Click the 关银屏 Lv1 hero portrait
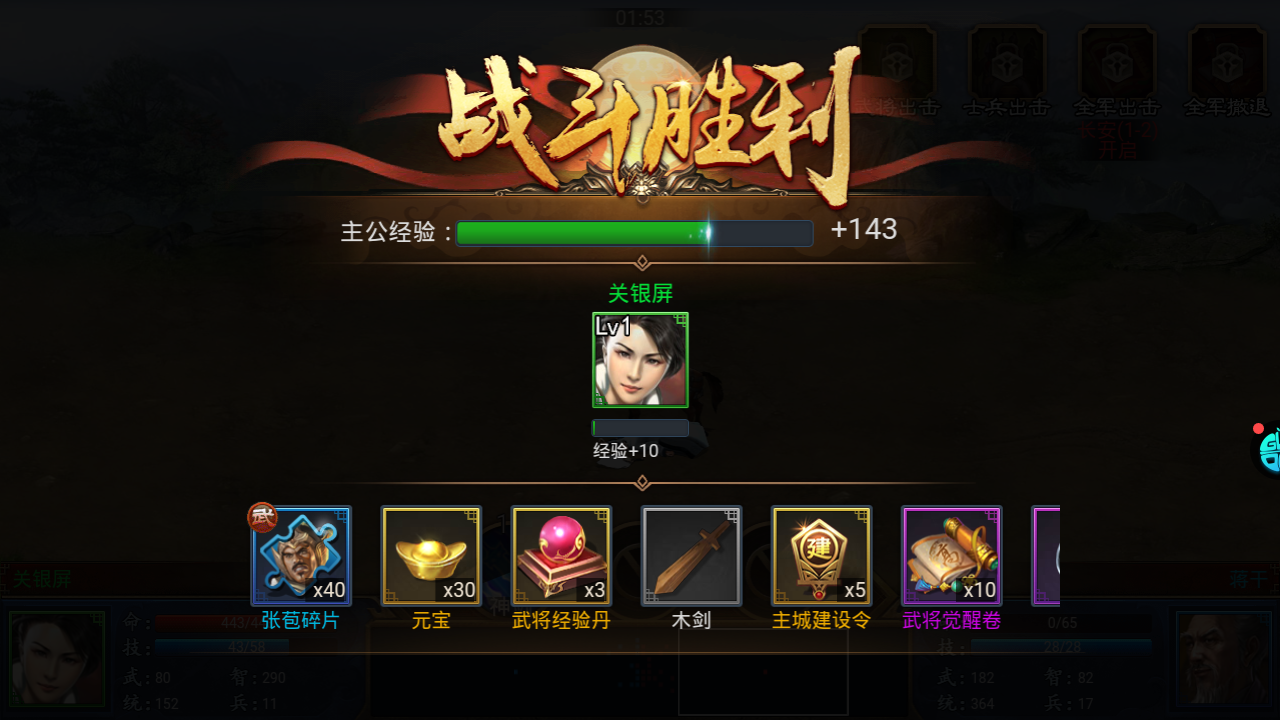The width and height of the screenshot is (1280, 720). click(x=640, y=362)
